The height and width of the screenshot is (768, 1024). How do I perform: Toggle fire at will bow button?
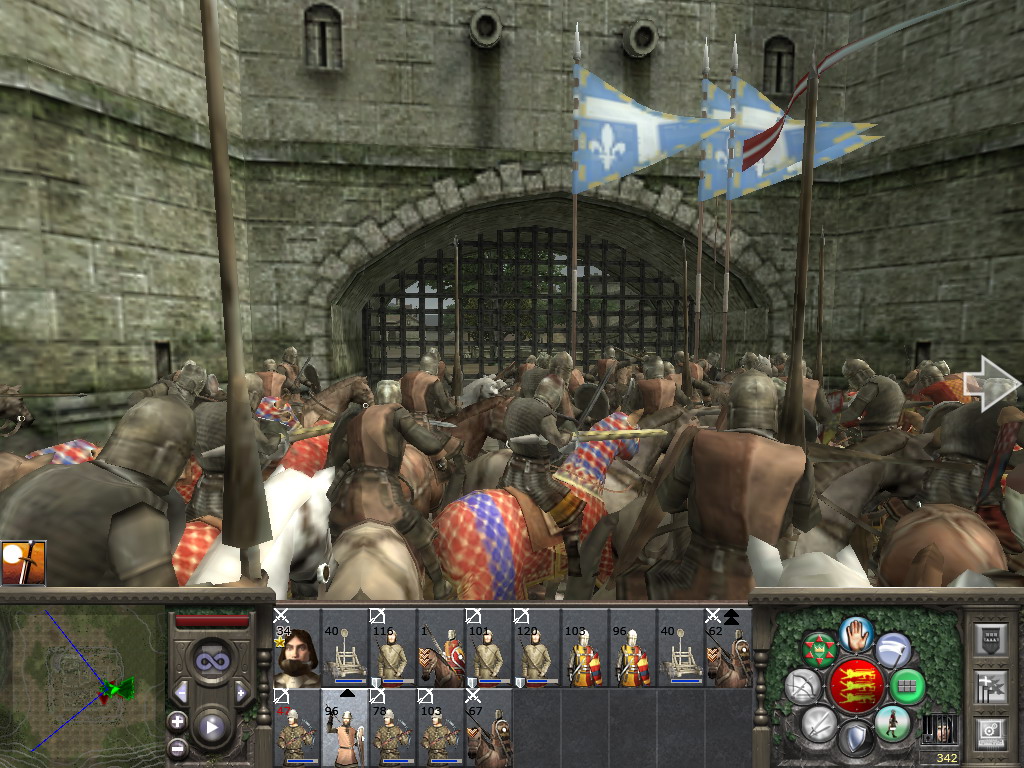pyautogui.click(x=804, y=687)
